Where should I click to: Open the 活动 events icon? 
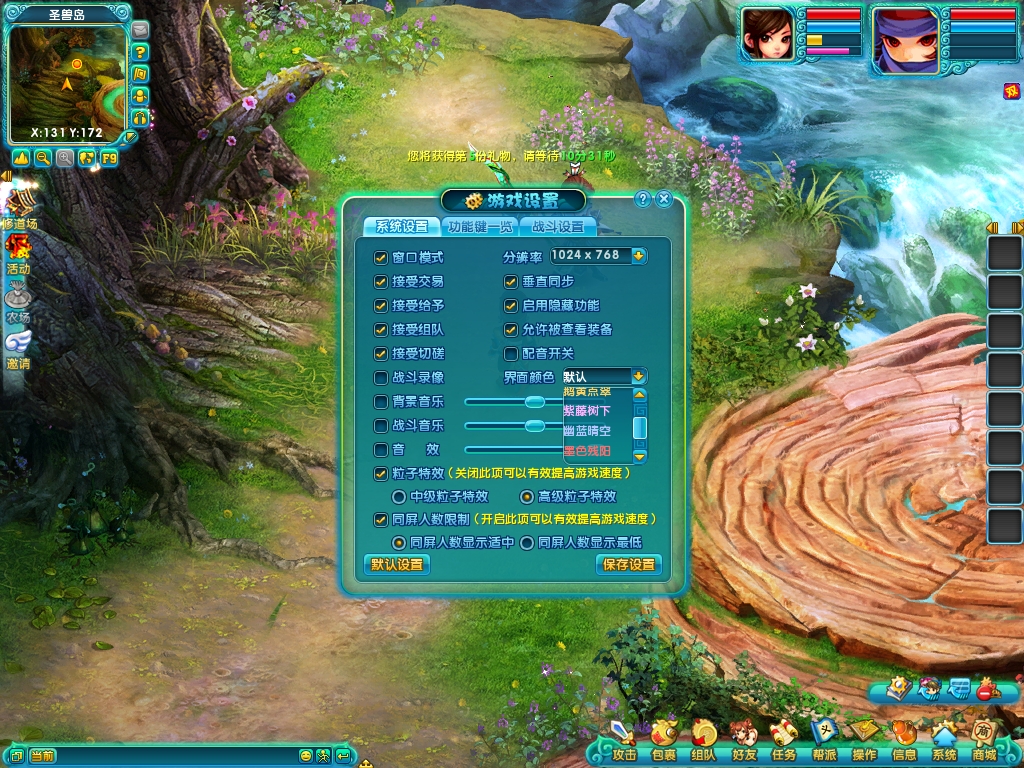click(x=18, y=251)
